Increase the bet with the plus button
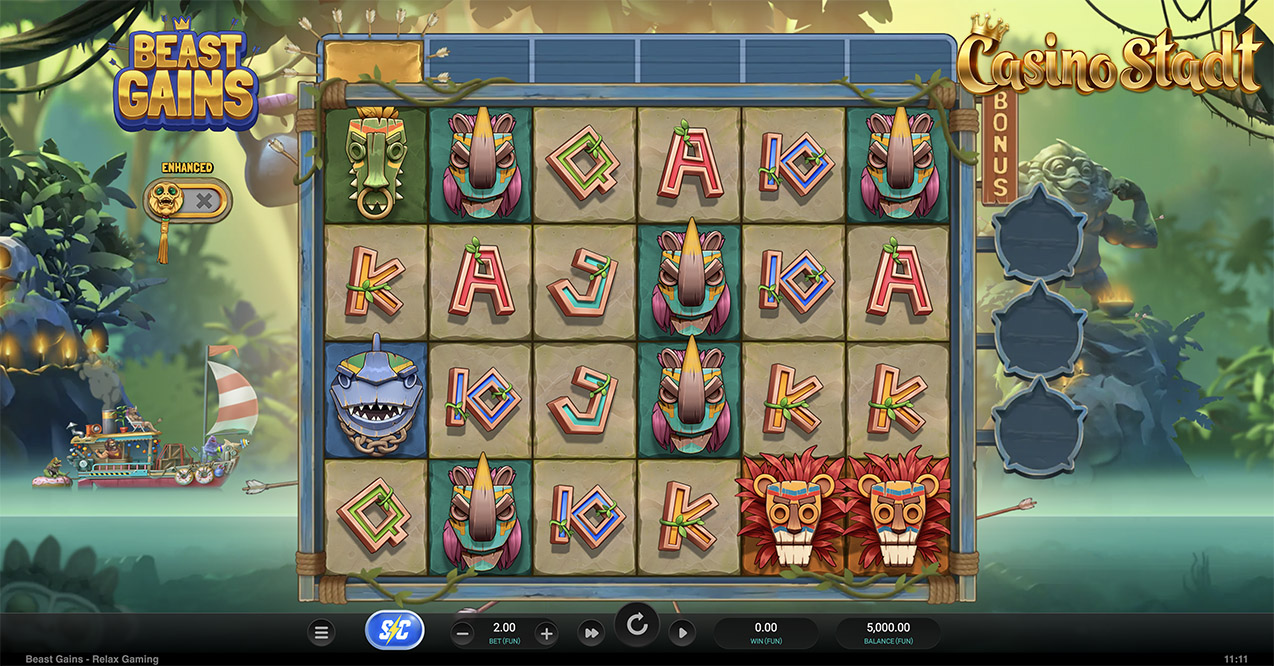The image size is (1274, 666). pyautogui.click(x=546, y=633)
